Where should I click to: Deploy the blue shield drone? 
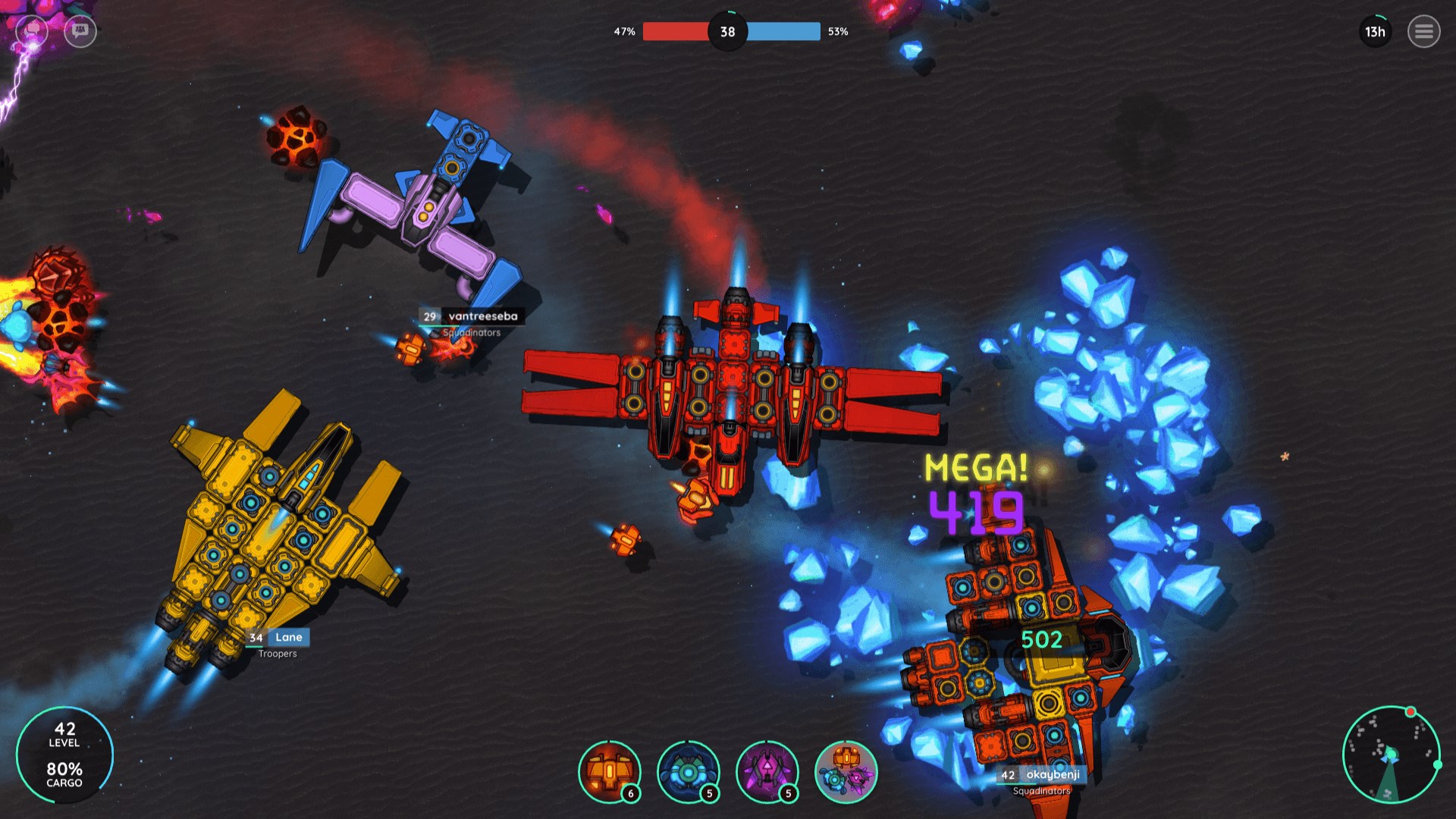688,772
